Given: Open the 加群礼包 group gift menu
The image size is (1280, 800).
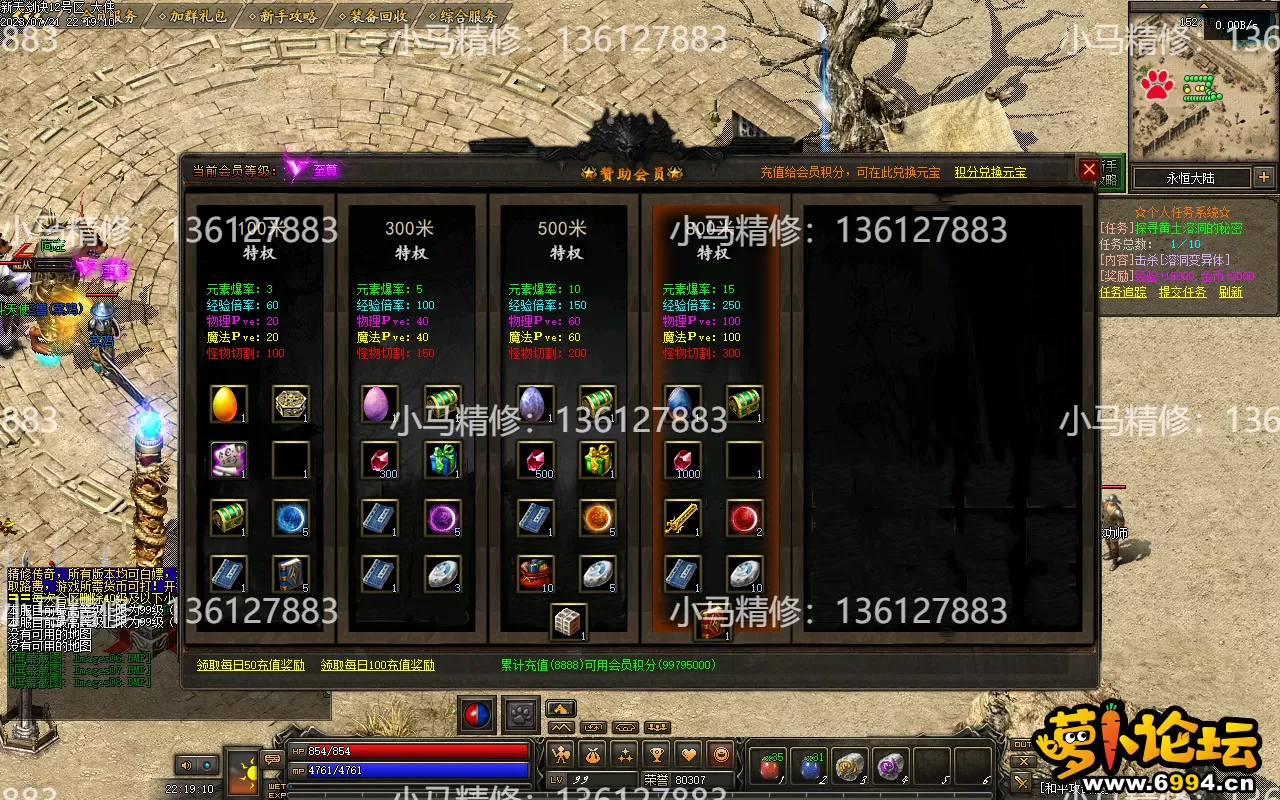Looking at the screenshot, I should 197,16.
